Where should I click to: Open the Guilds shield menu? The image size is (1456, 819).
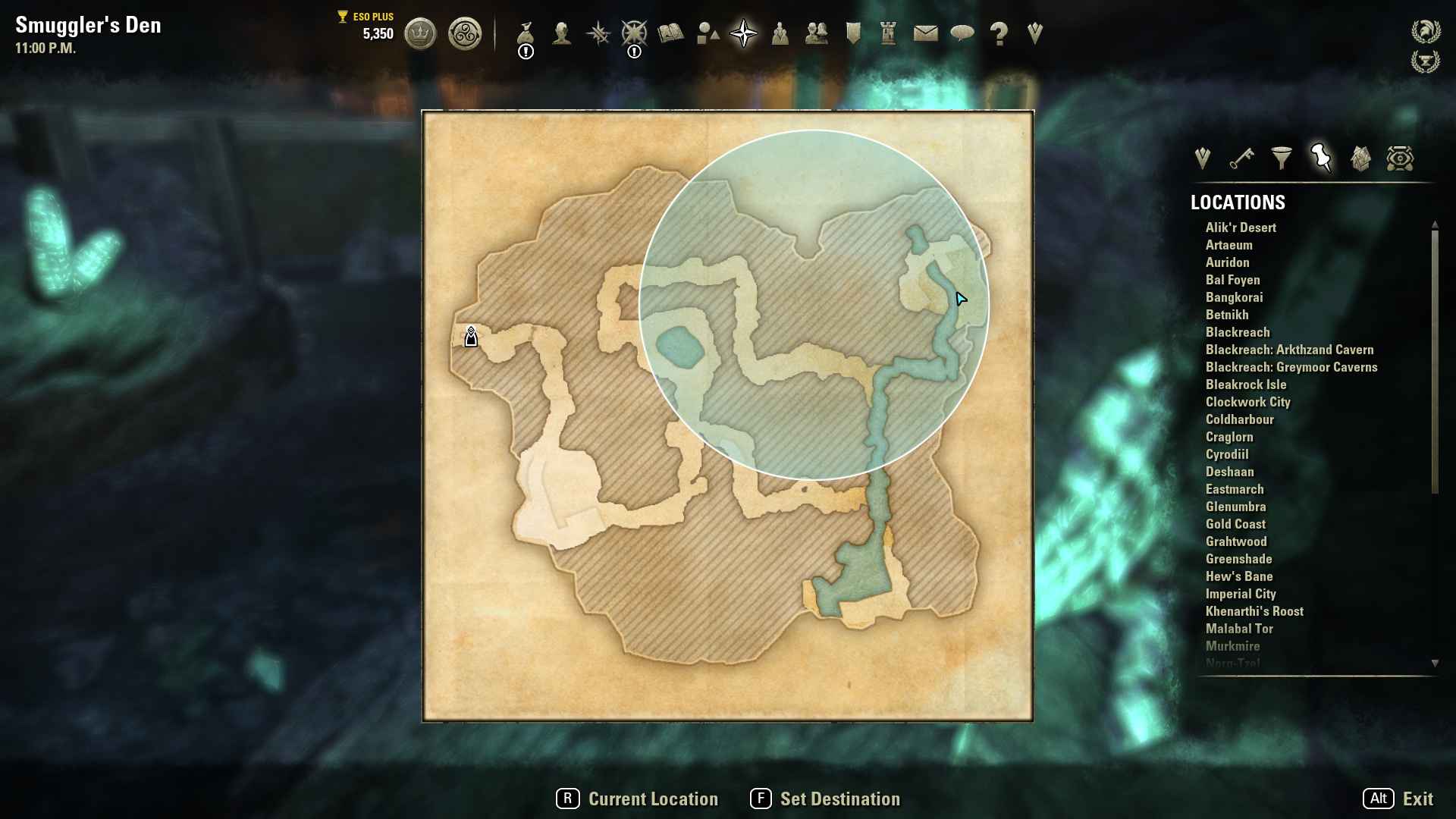tap(853, 33)
